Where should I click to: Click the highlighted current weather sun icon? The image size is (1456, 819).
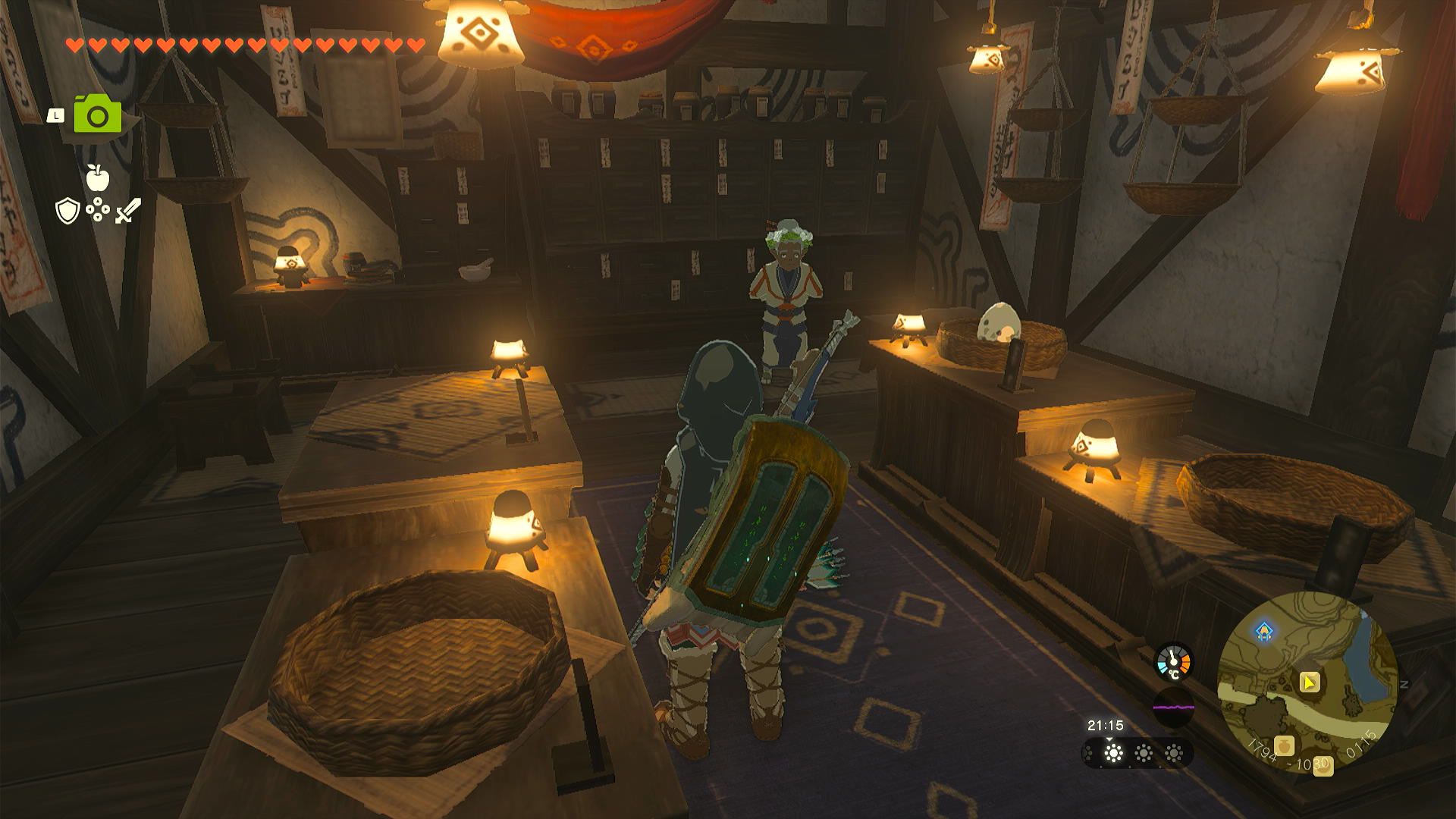click(x=1113, y=755)
